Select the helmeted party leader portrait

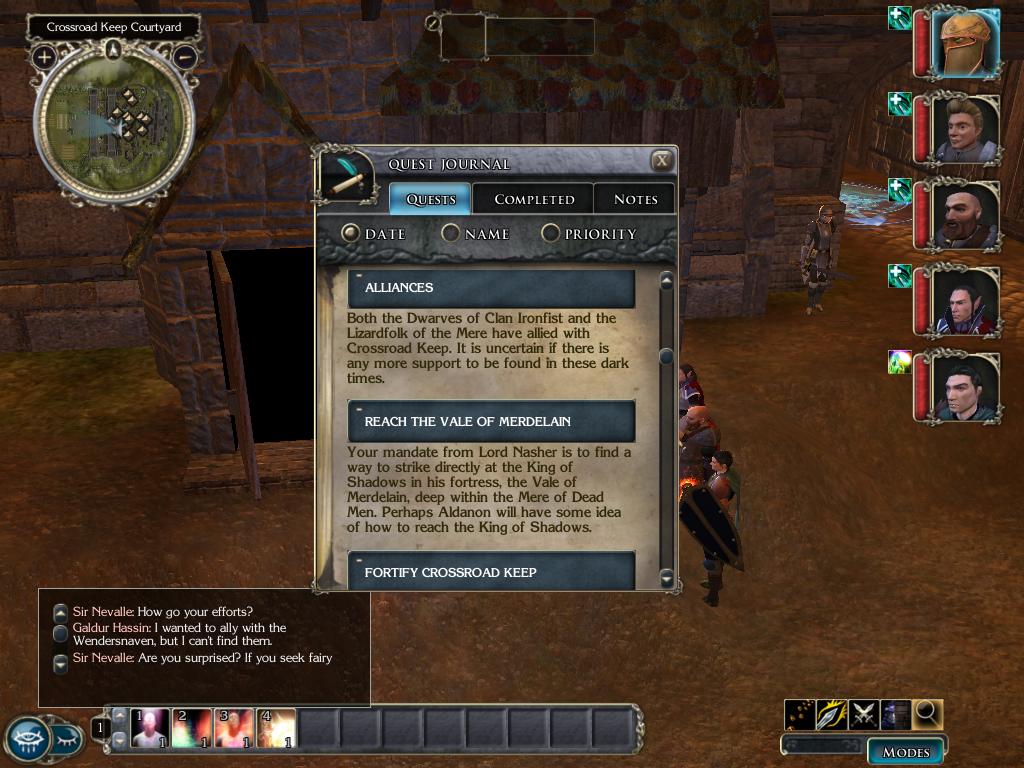(965, 43)
